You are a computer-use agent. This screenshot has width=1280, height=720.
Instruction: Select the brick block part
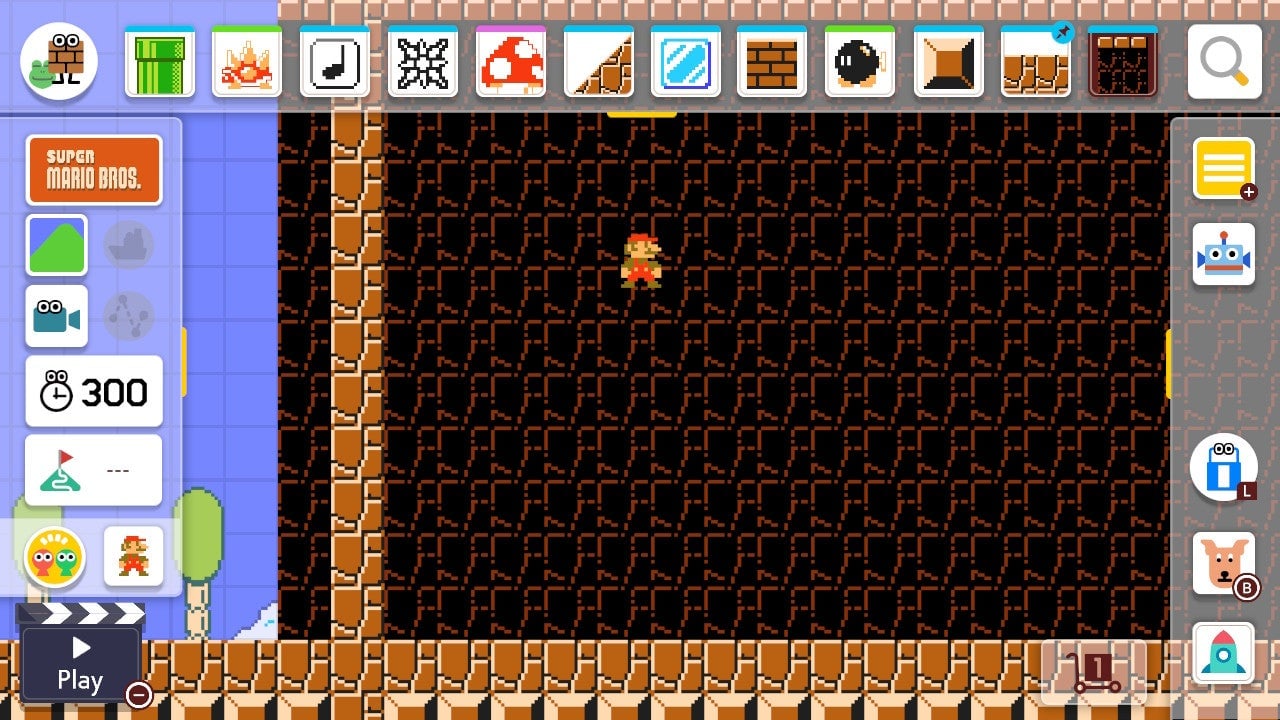(x=773, y=62)
